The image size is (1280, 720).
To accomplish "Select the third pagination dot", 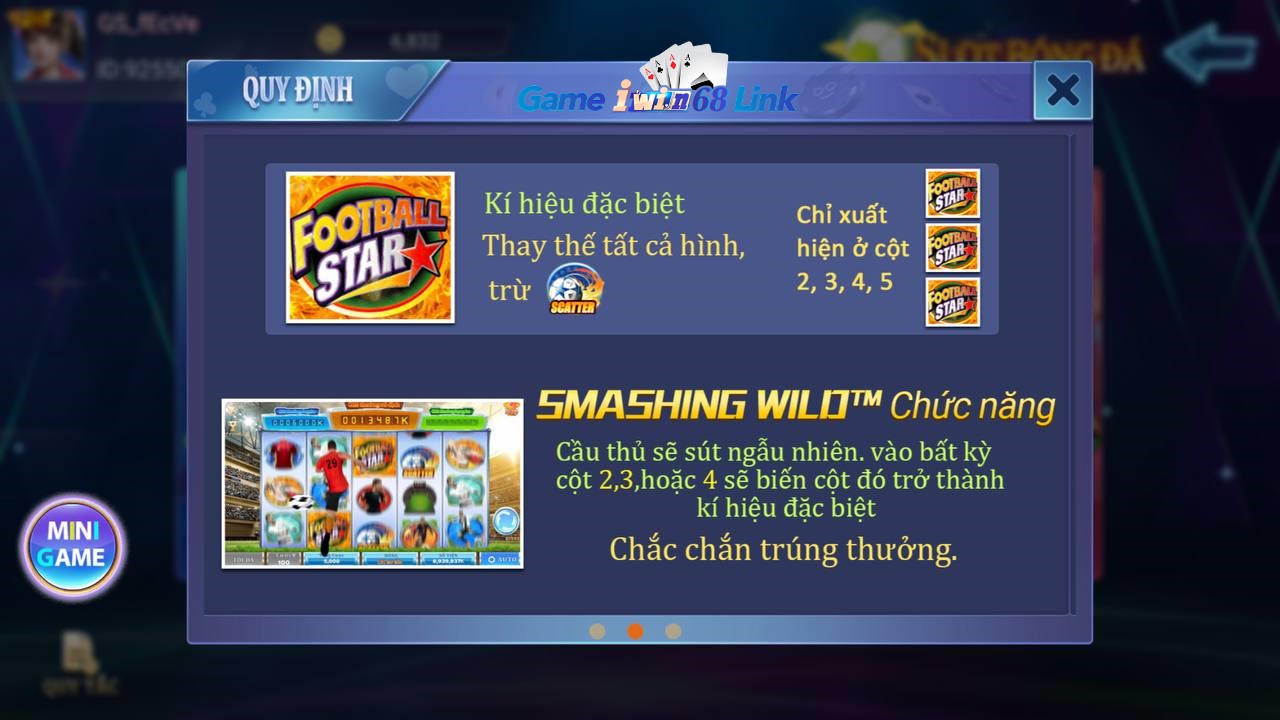I will click(x=673, y=632).
